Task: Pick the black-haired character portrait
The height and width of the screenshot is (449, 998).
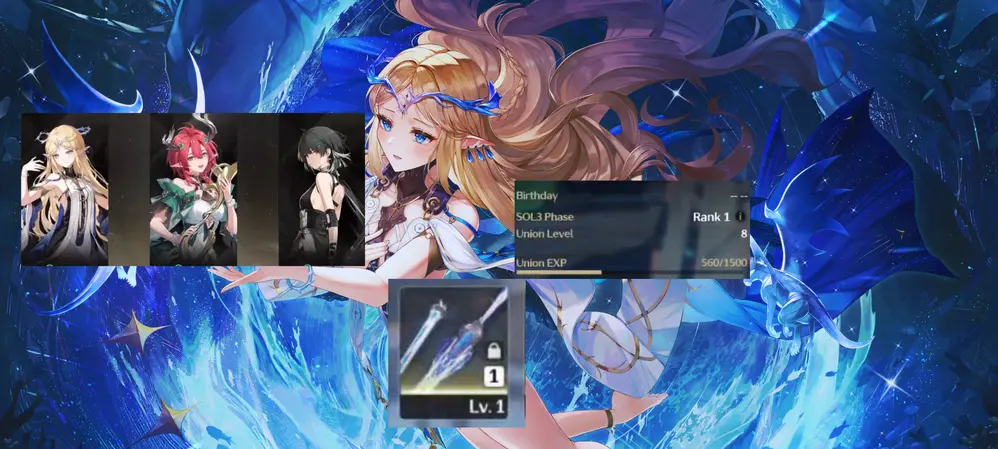Action: click(321, 190)
